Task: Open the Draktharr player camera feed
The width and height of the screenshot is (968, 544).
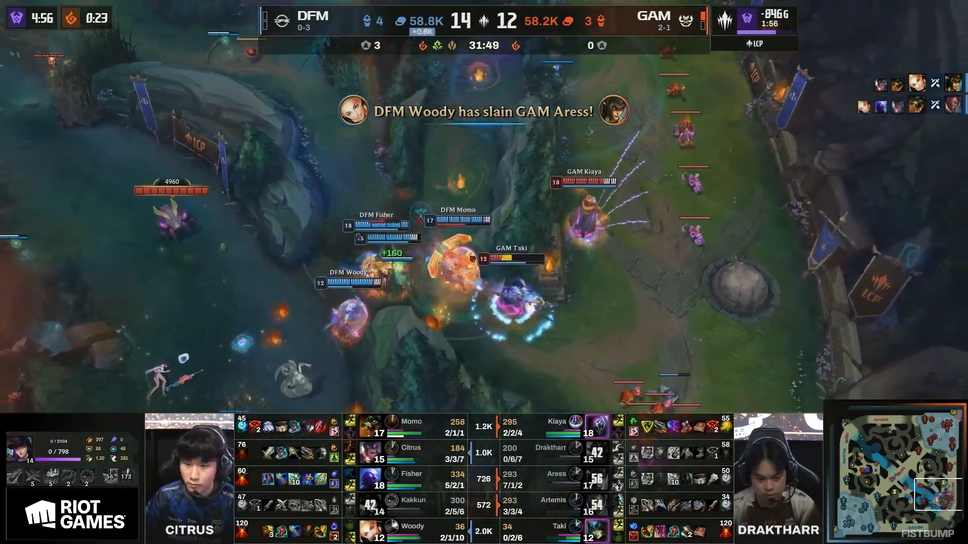Action: 778,470
